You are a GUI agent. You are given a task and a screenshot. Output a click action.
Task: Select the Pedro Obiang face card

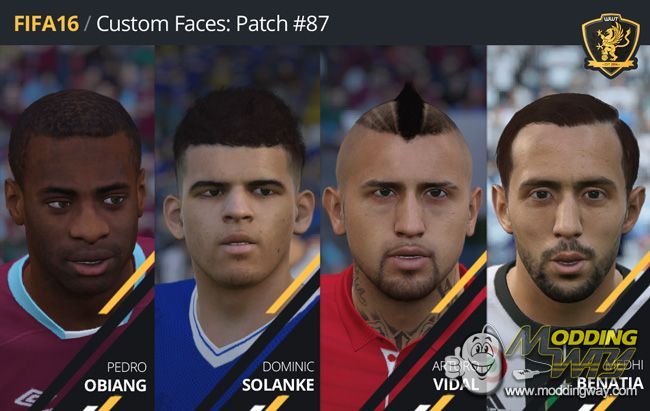pyautogui.click(x=78, y=230)
